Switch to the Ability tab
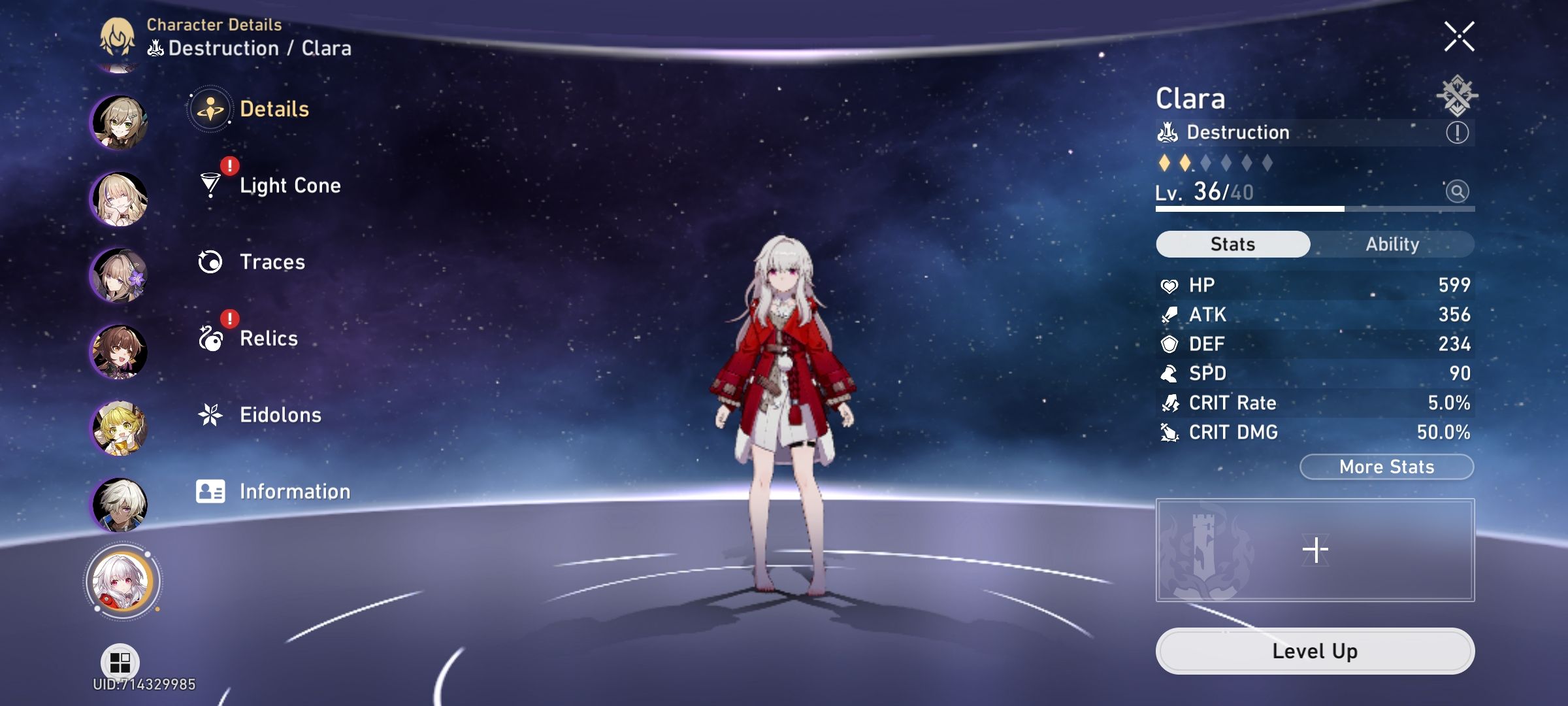This screenshot has height=706, width=1568. click(1393, 244)
